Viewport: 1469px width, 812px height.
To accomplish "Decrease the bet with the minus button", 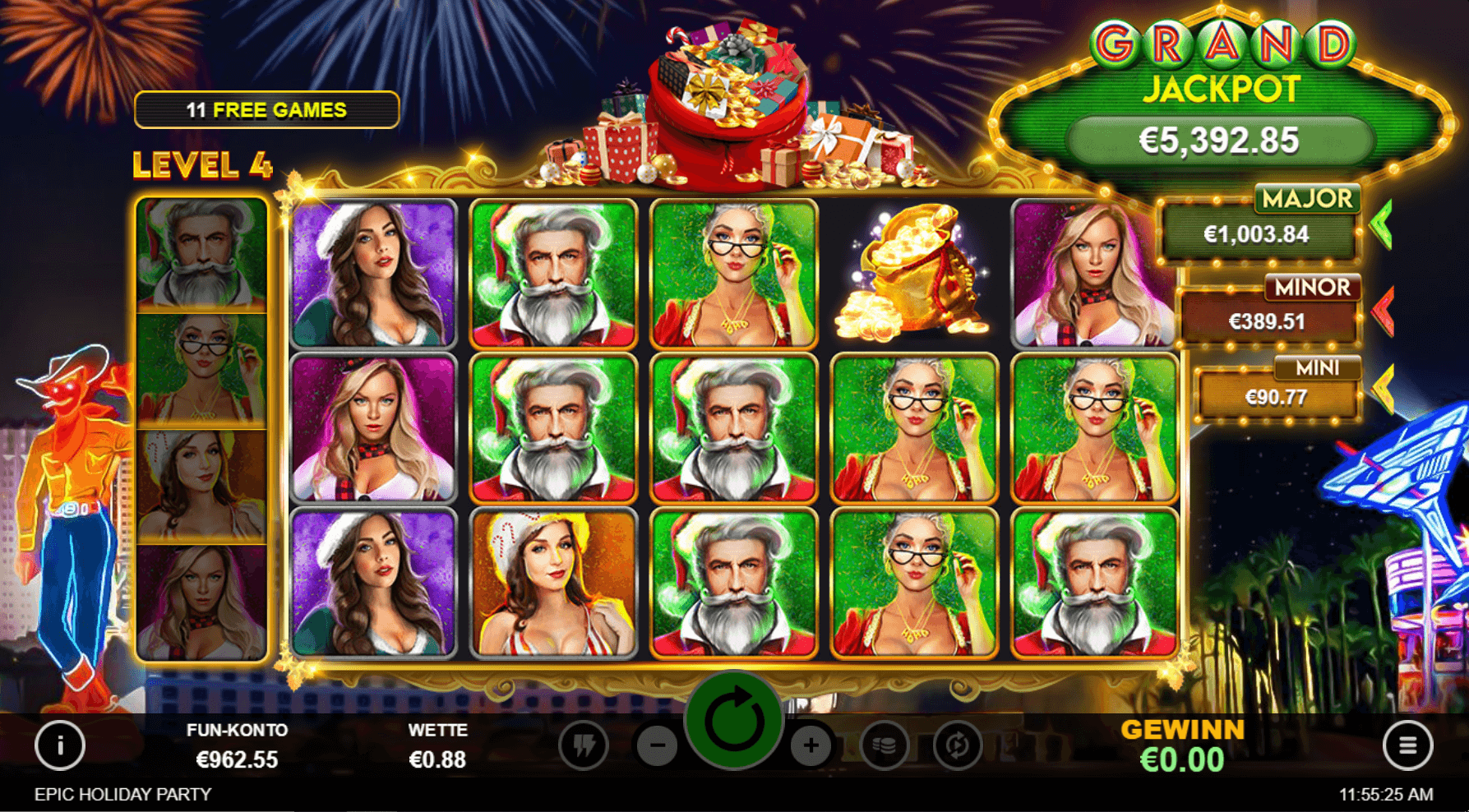I will (658, 745).
